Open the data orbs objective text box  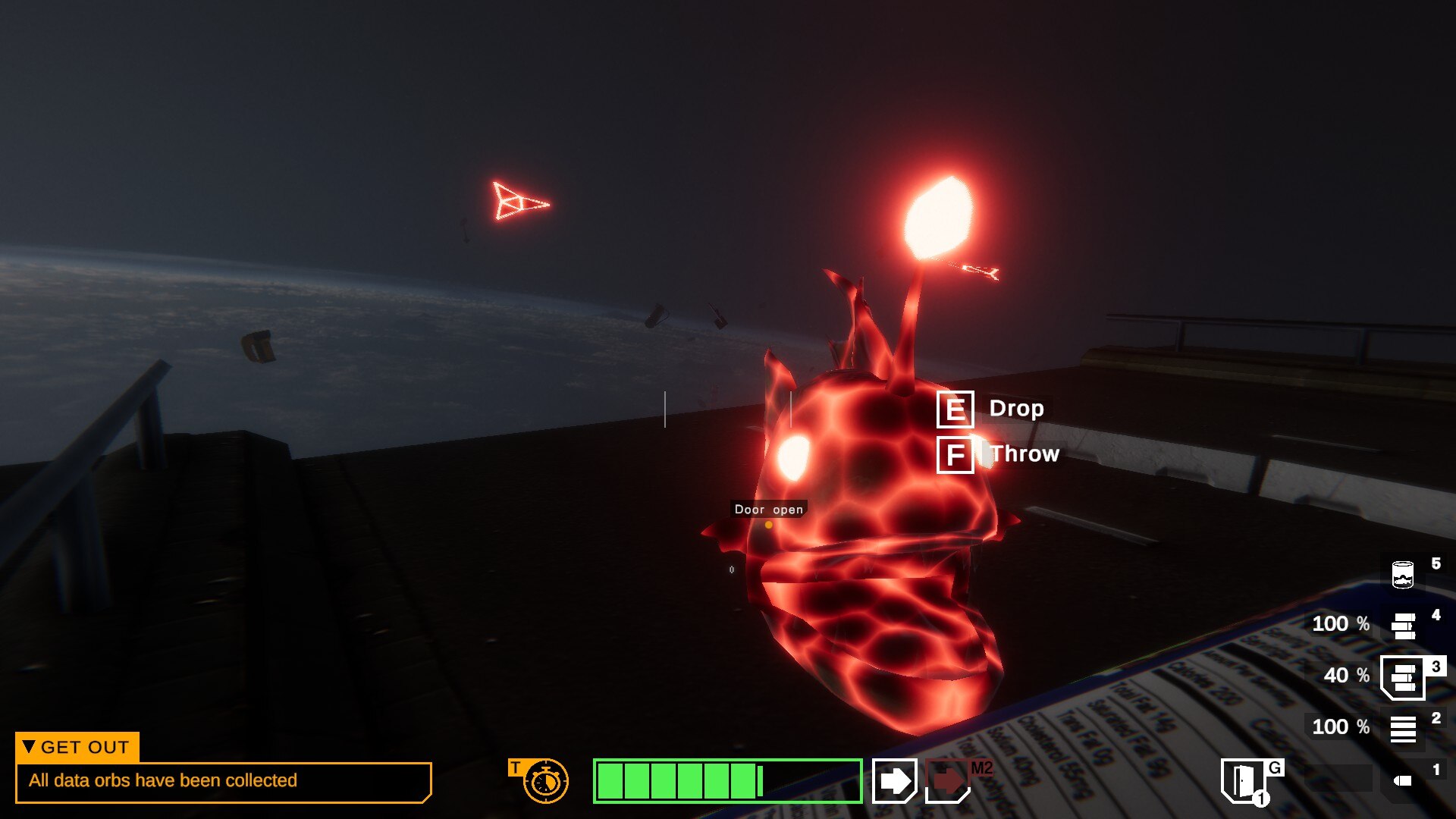[223, 781]
